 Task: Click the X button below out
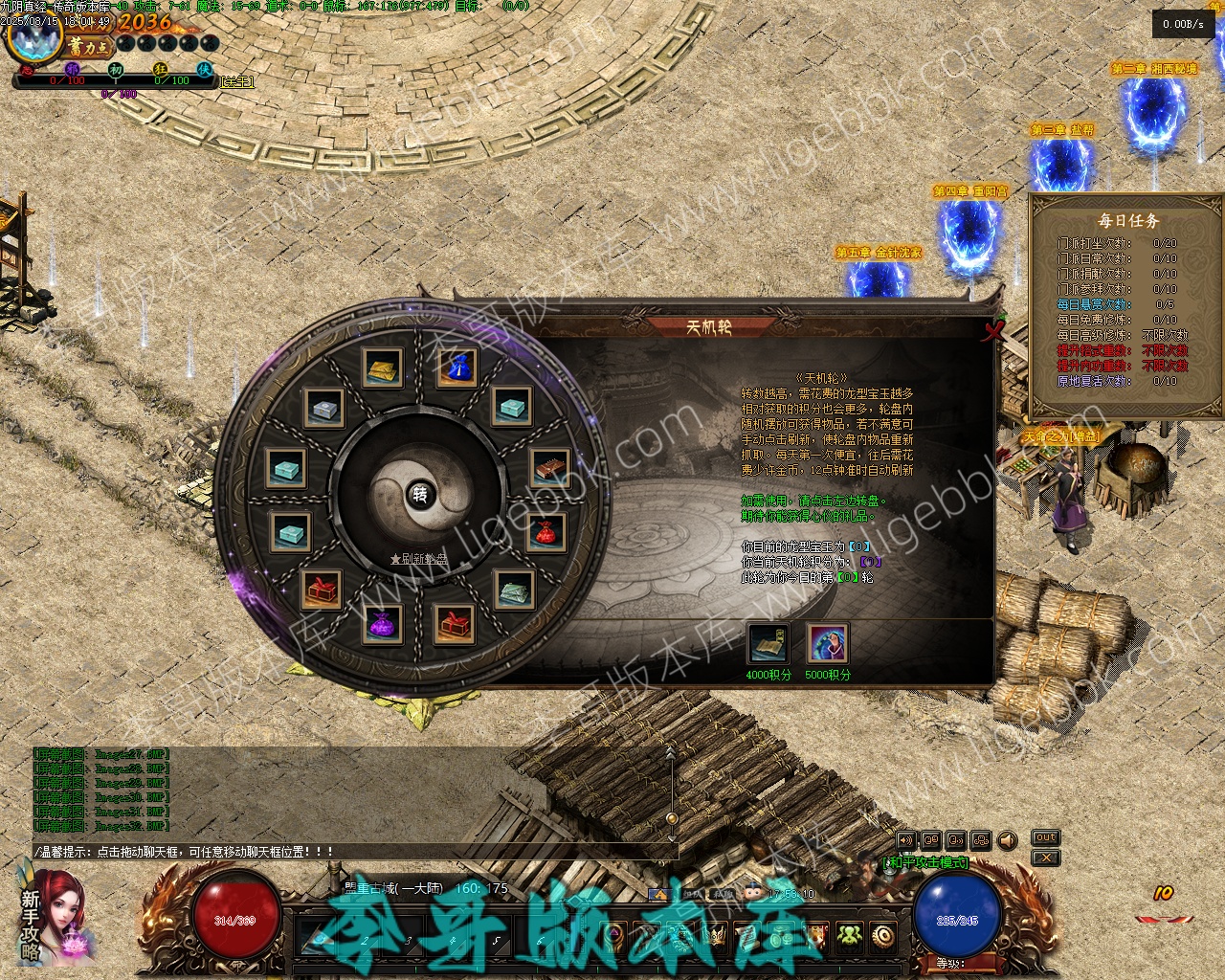(1045, 858)
